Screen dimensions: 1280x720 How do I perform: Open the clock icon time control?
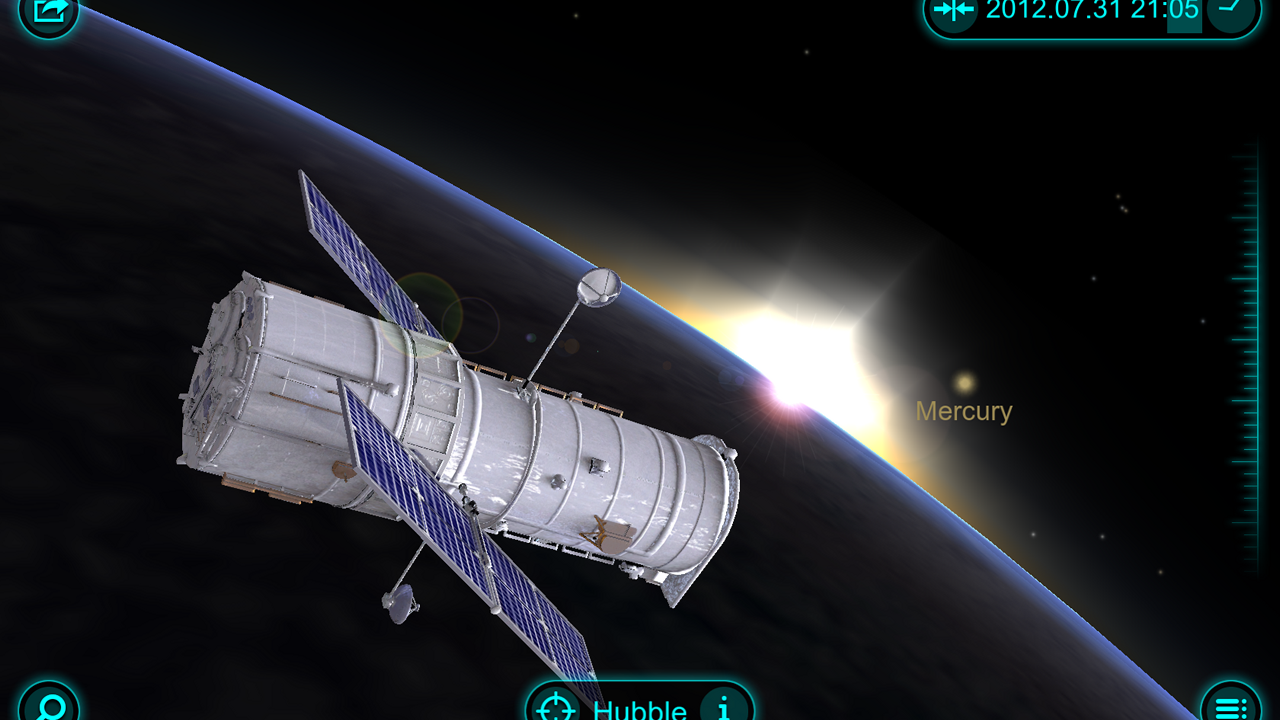(x=1231, y=11)
